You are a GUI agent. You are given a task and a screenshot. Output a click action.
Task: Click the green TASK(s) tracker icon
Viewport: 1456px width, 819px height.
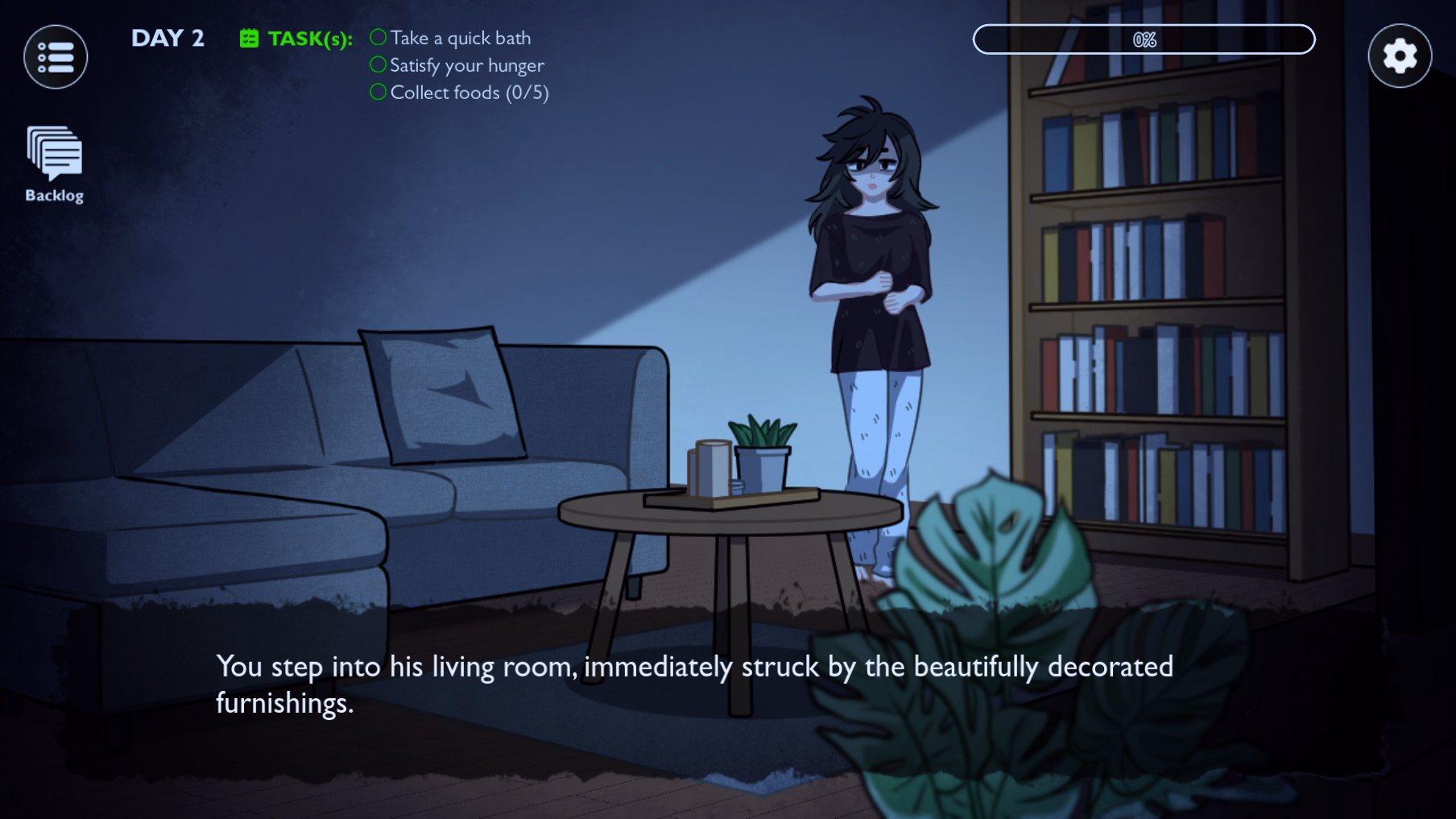click(x=249, y=39)
